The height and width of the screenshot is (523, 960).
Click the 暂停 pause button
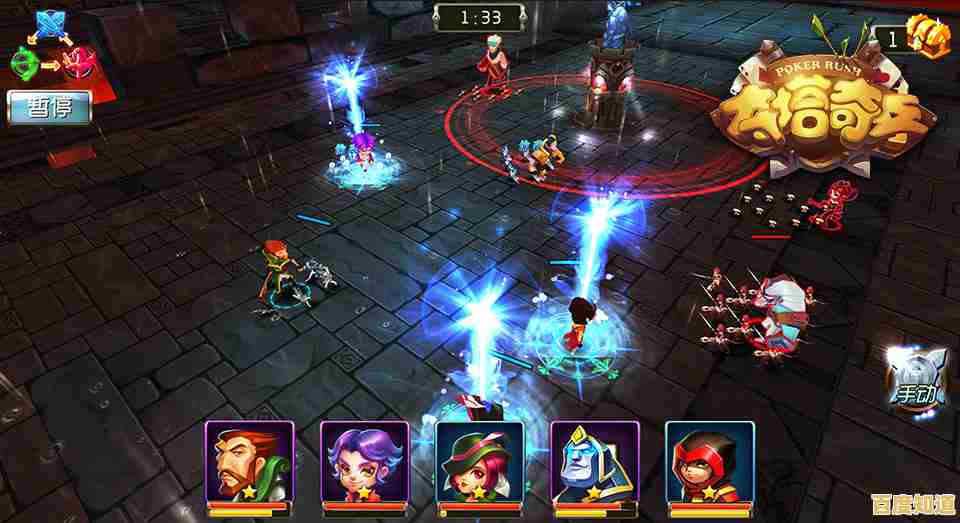pos(49,107)
